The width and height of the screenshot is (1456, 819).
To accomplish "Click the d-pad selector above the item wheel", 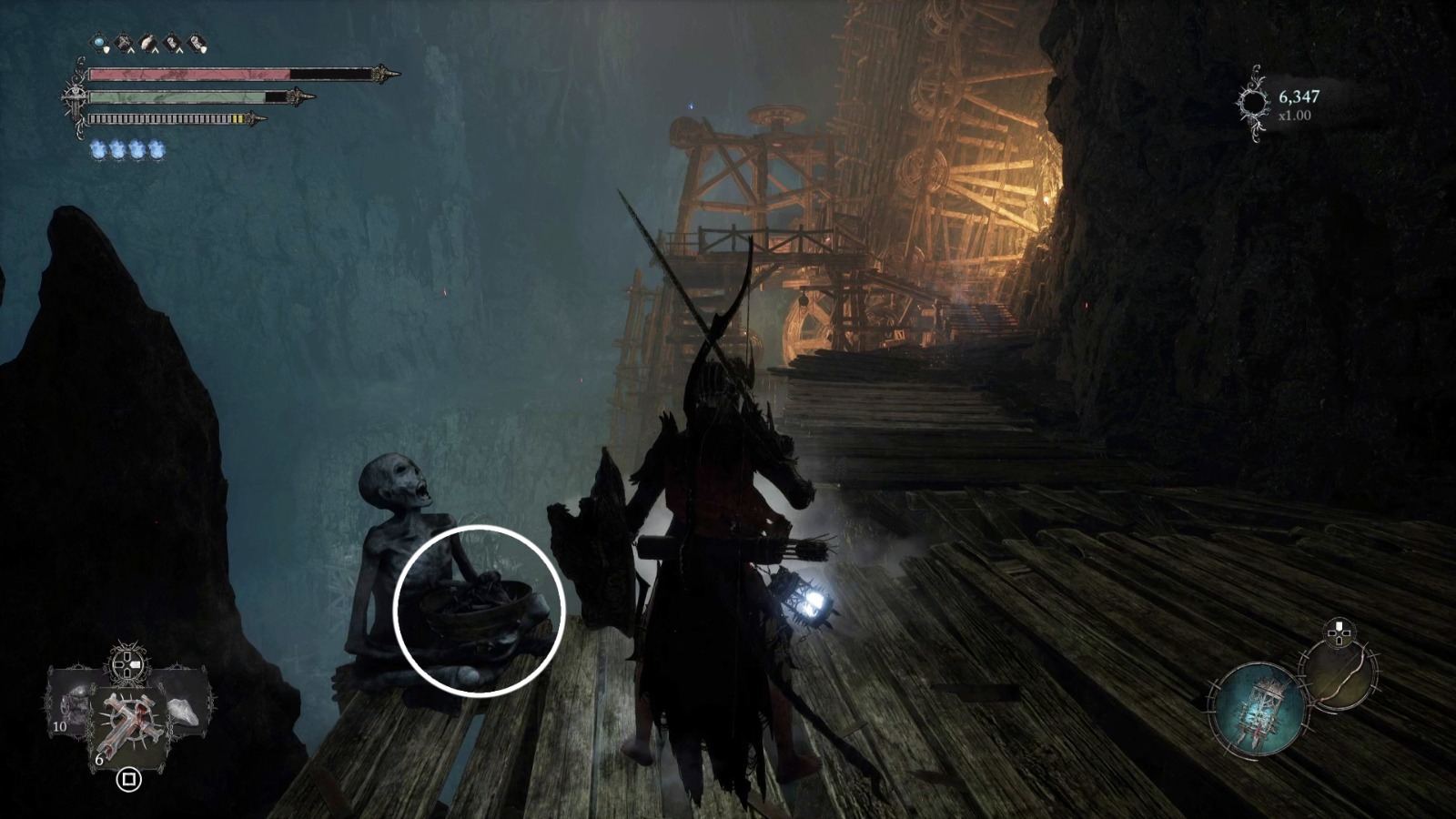I will point(126,662).
